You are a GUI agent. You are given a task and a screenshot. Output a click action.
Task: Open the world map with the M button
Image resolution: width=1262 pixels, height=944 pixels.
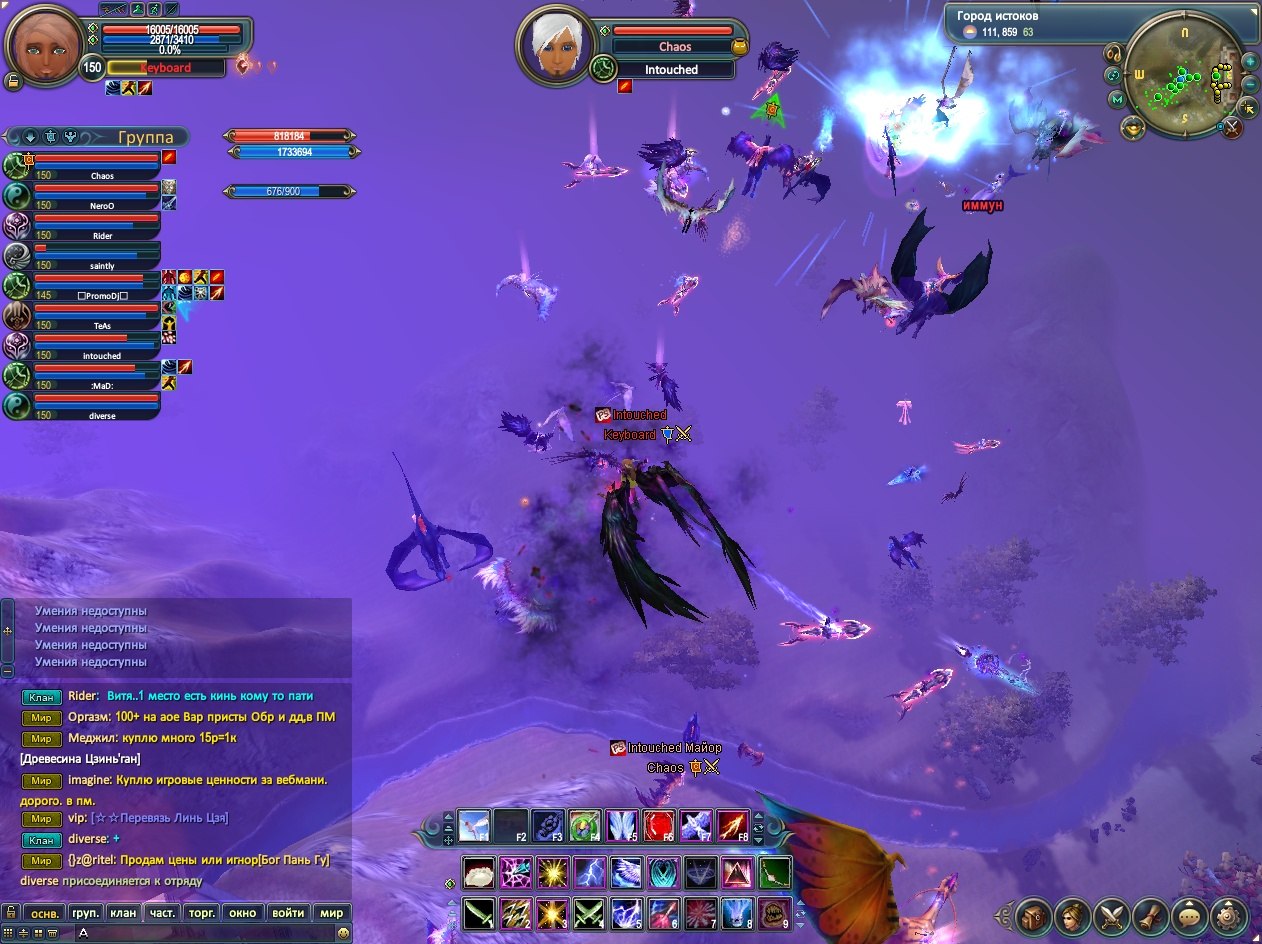pos(1117,99)
